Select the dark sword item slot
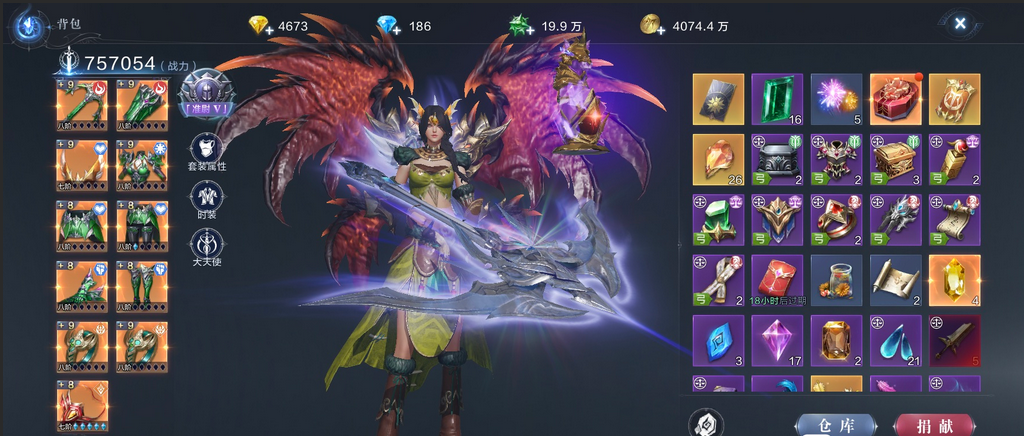Image resolution: width=1024 pixels, height=436 pixels. click(x=954, y=340)
